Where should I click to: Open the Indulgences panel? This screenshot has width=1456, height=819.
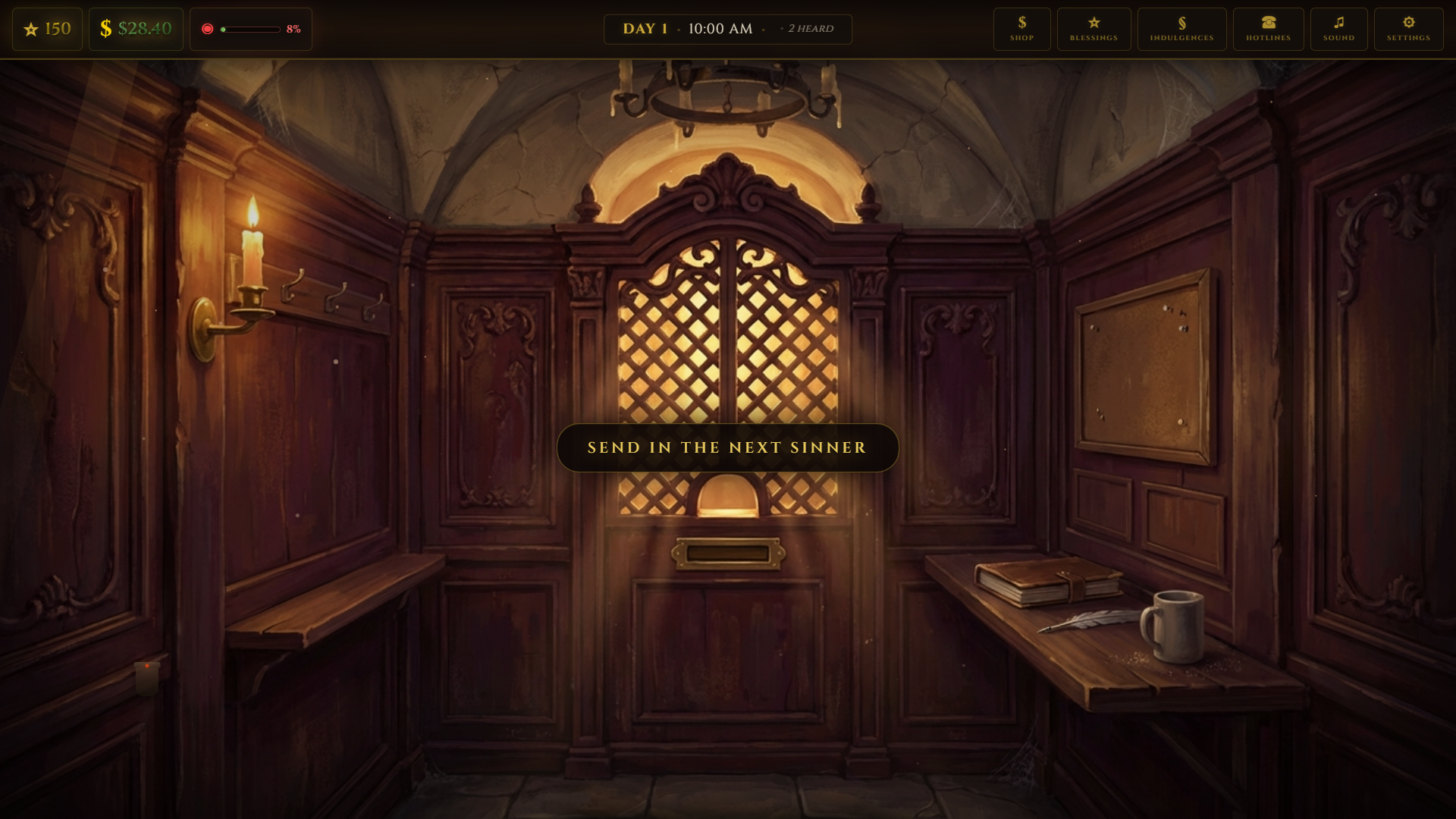[1181, 29]
